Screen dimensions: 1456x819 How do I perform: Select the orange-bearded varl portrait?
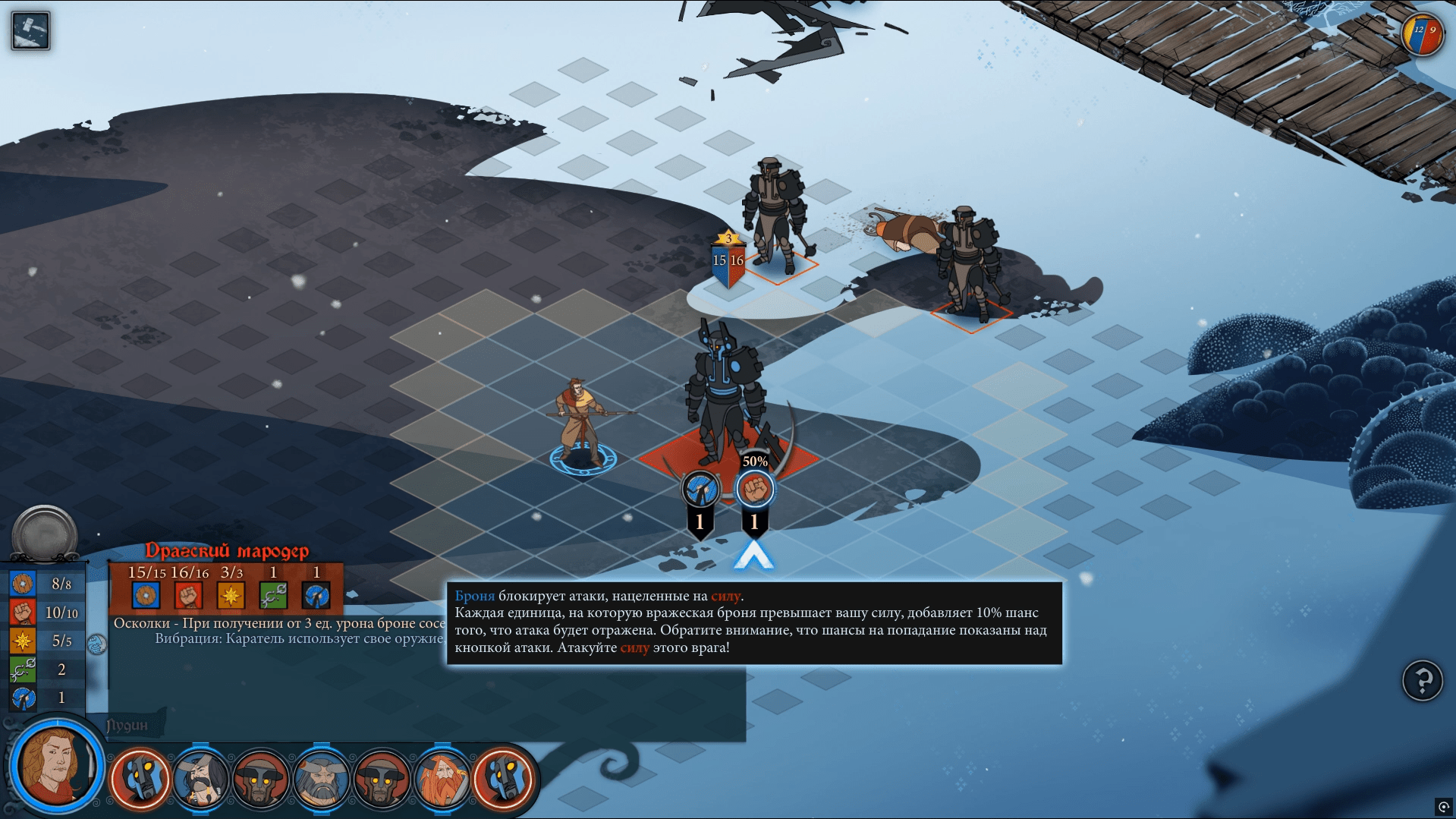coord(442,779)
